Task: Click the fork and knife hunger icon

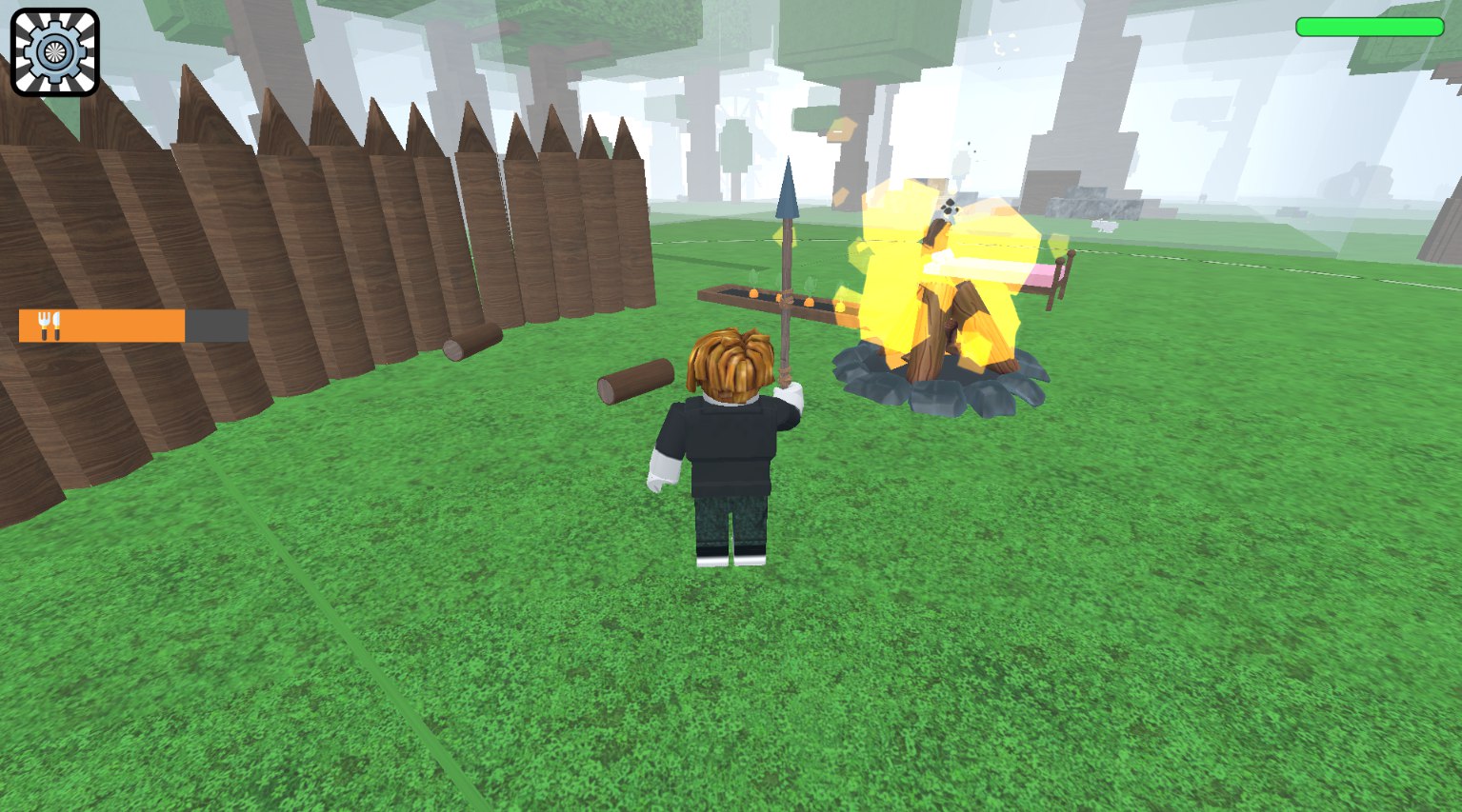Action: 51,324
